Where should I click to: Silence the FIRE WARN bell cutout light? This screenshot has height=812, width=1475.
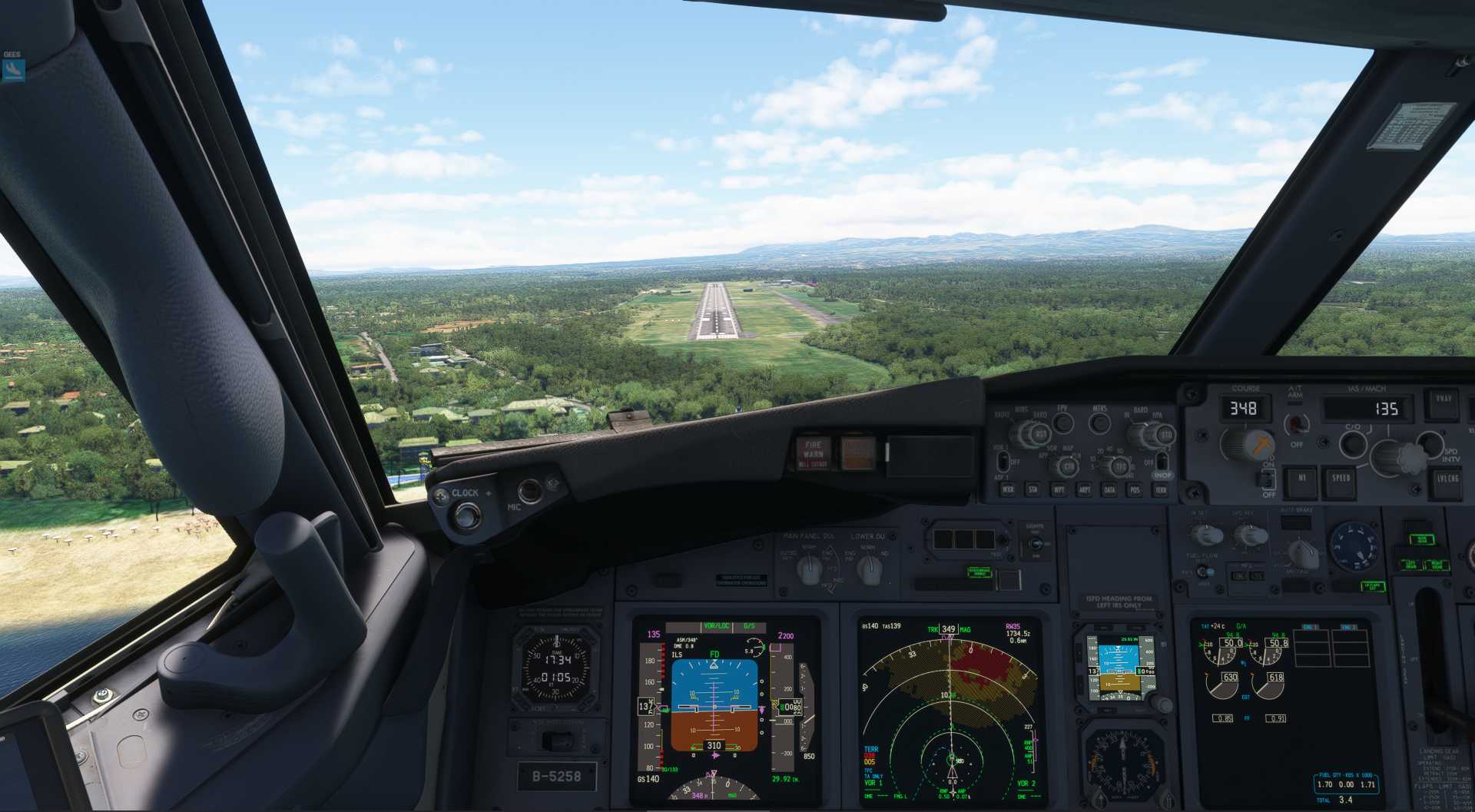coord(813,454)
